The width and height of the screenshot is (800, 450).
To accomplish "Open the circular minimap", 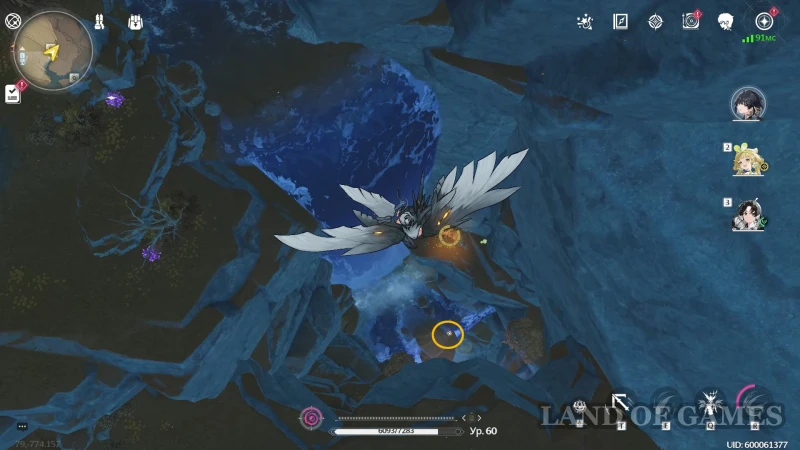I will click(53, 48).
